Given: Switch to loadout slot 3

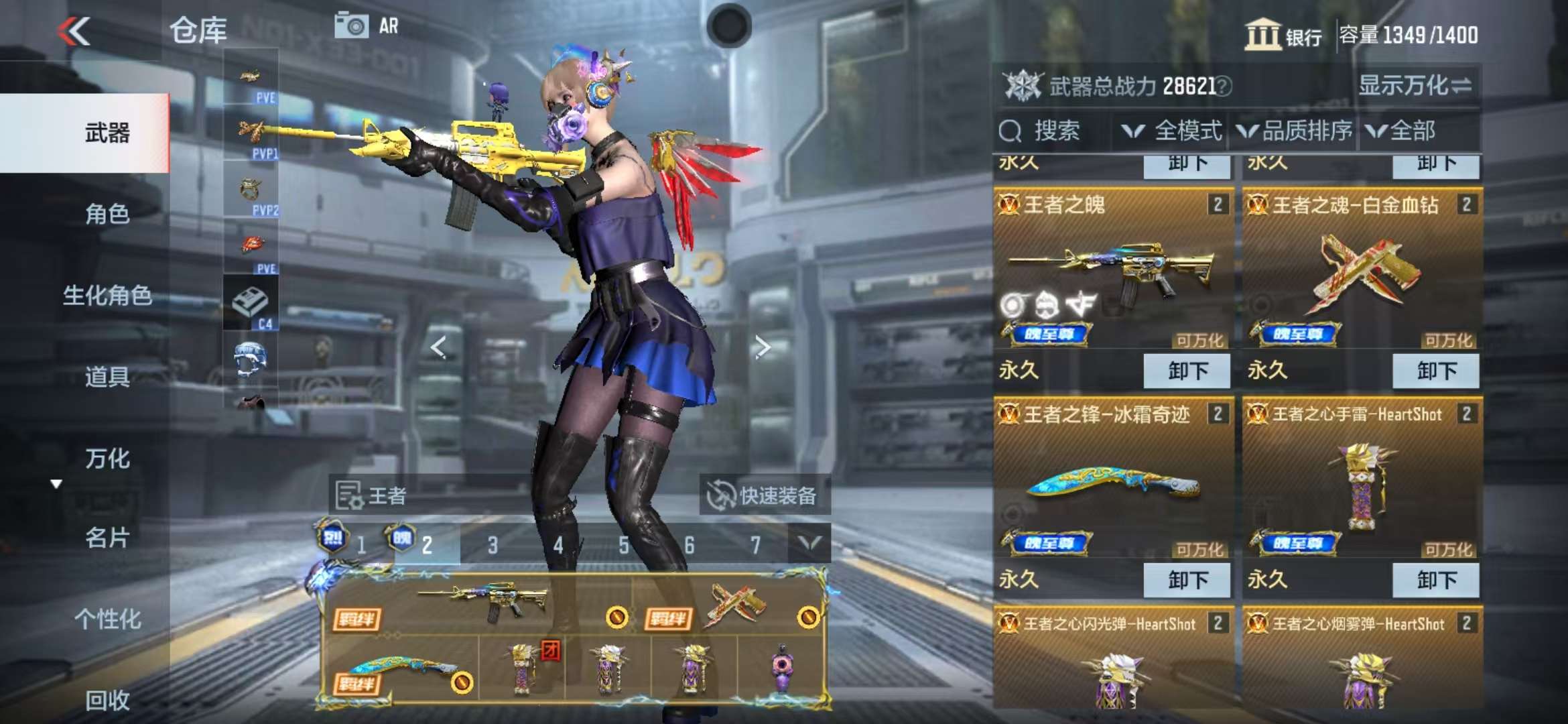Looking at the screenshot, I should pyautogui.click(x=493, y=545).
